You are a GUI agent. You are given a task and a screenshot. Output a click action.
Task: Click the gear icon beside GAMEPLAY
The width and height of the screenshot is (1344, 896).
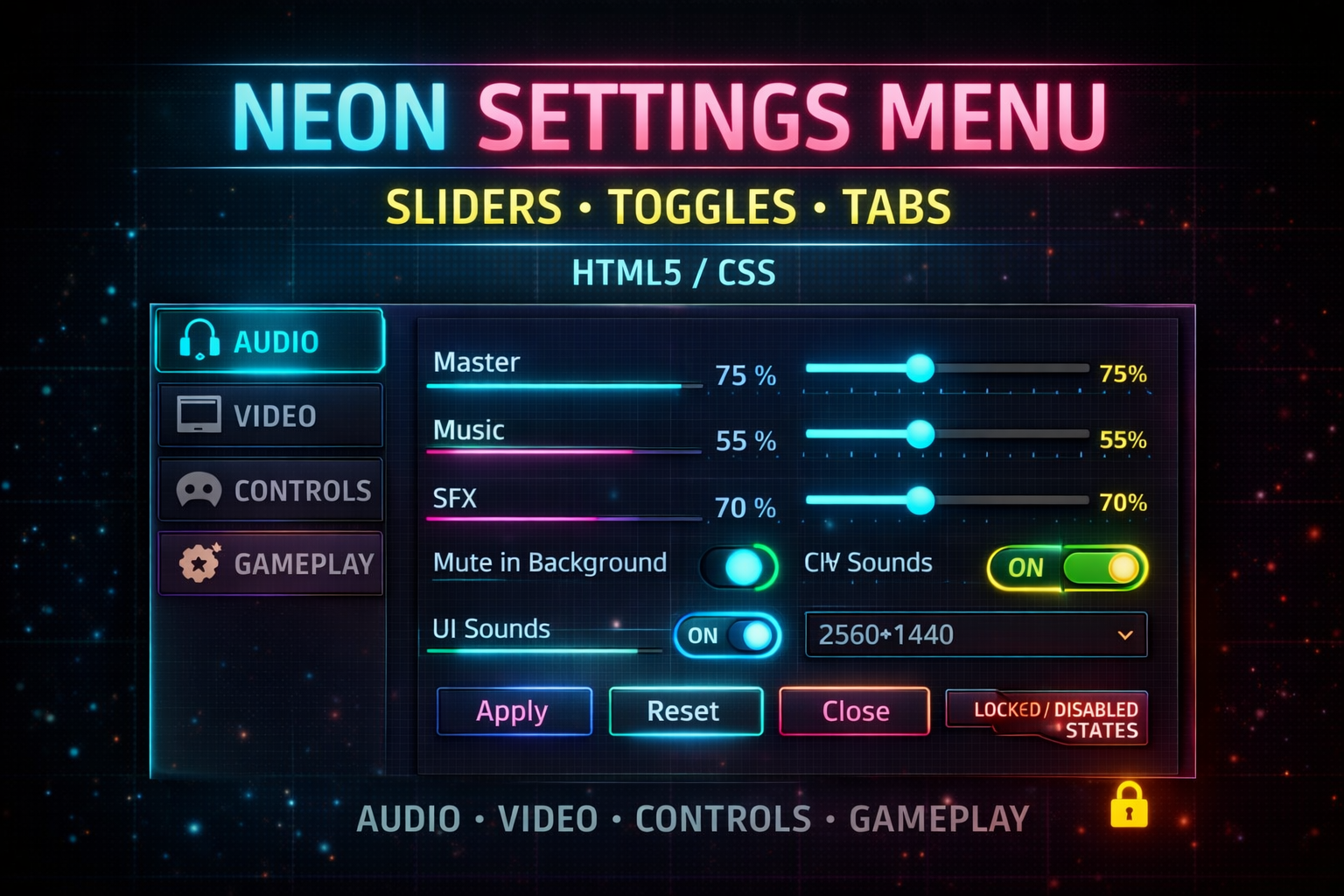click(198, 563)
